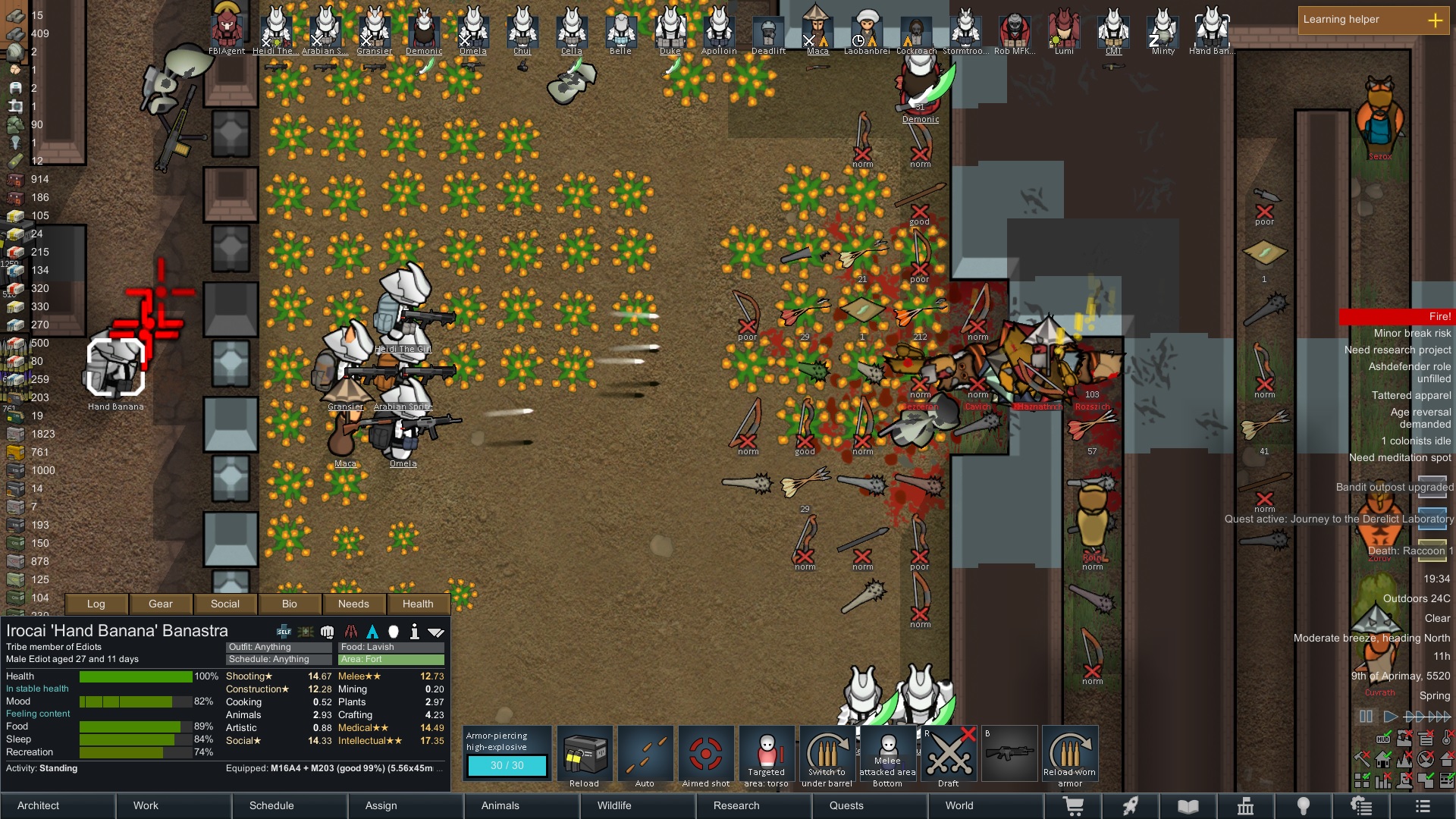The height and width of the screenshot is (819, 1456).
Task: Open the World map
Action: [x=959, y=805]
